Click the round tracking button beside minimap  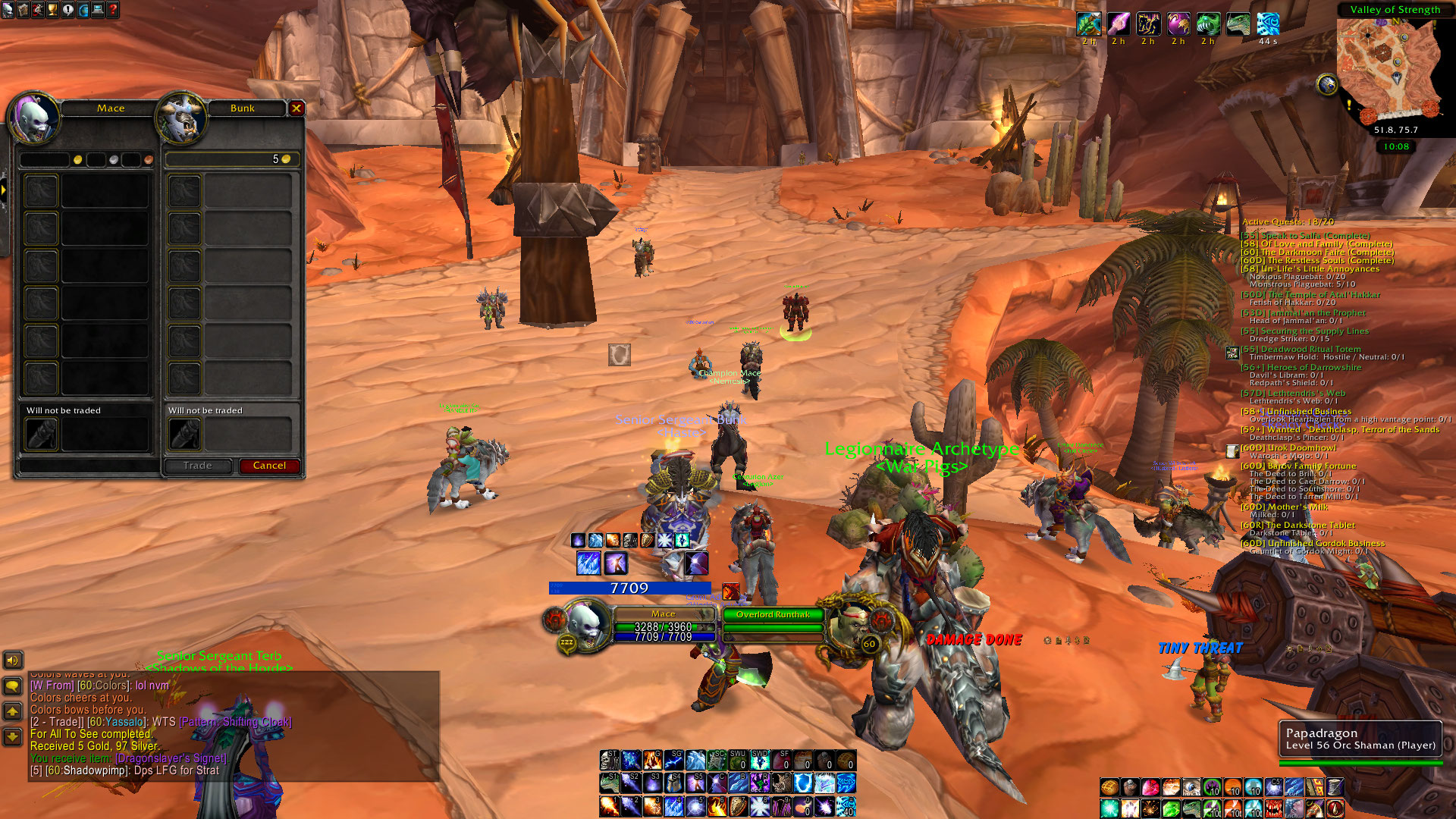[1327, 84]
